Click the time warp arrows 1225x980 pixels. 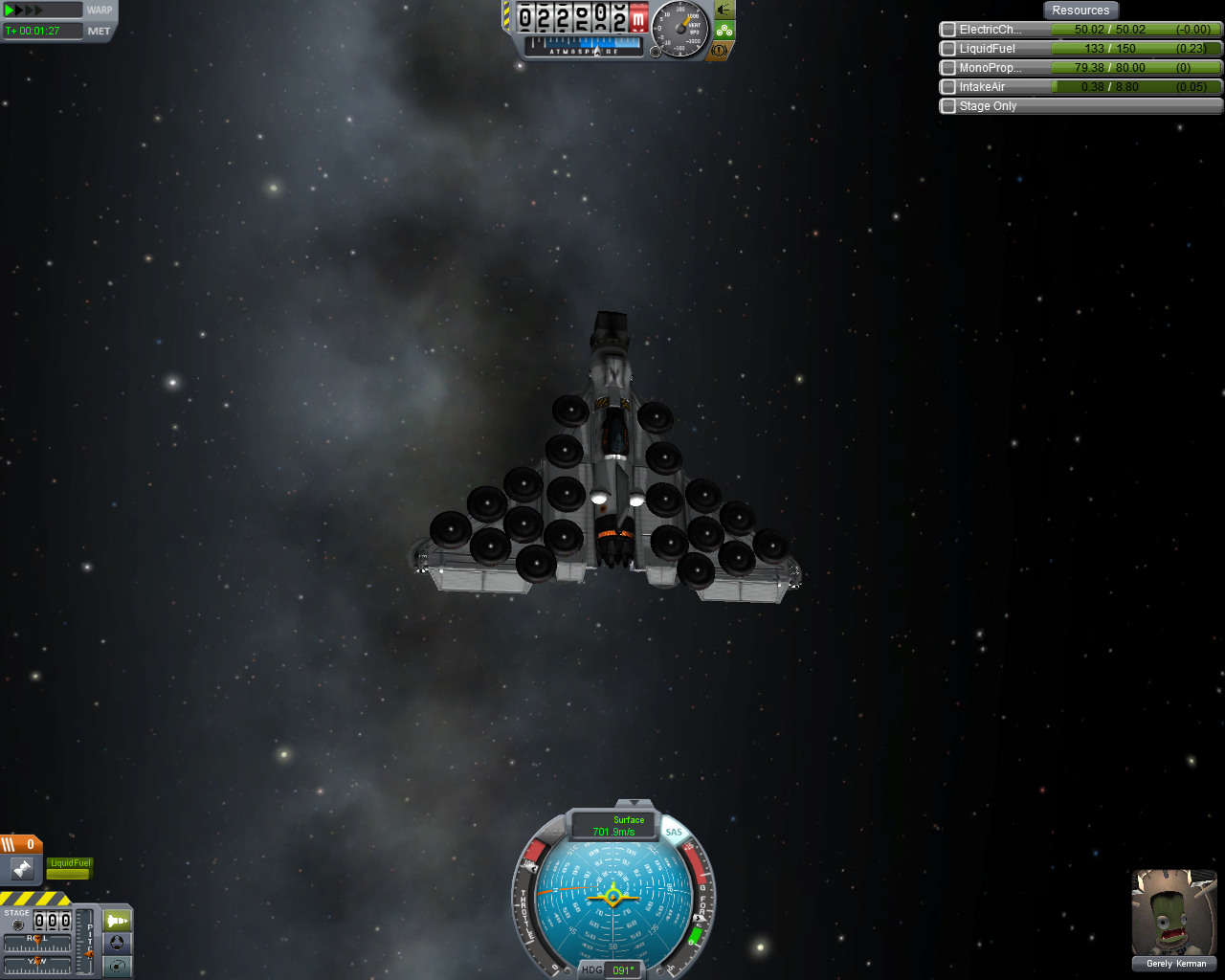[25, 11]
